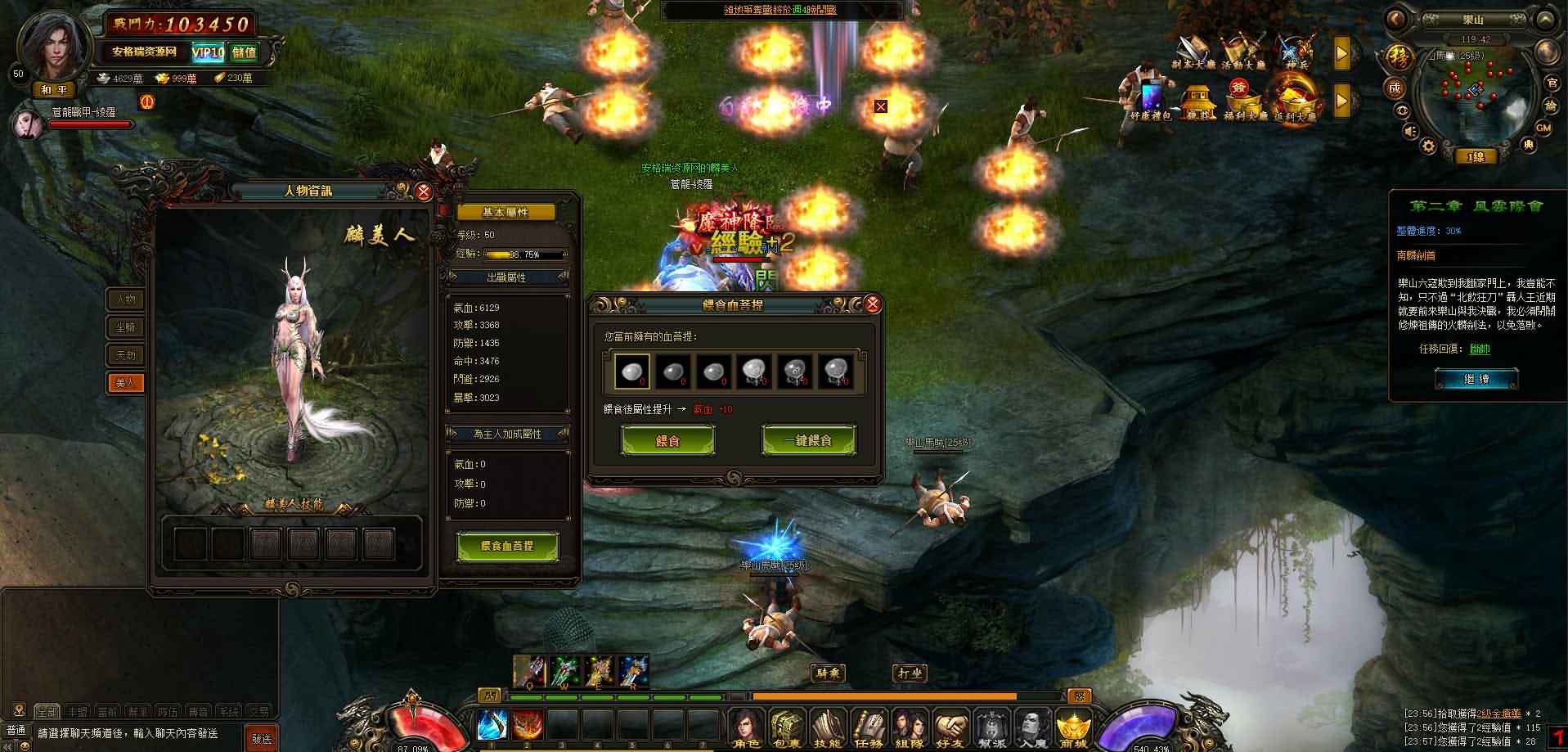
Task: Open the 任務 quest scroll
Action: click(869, 728)
